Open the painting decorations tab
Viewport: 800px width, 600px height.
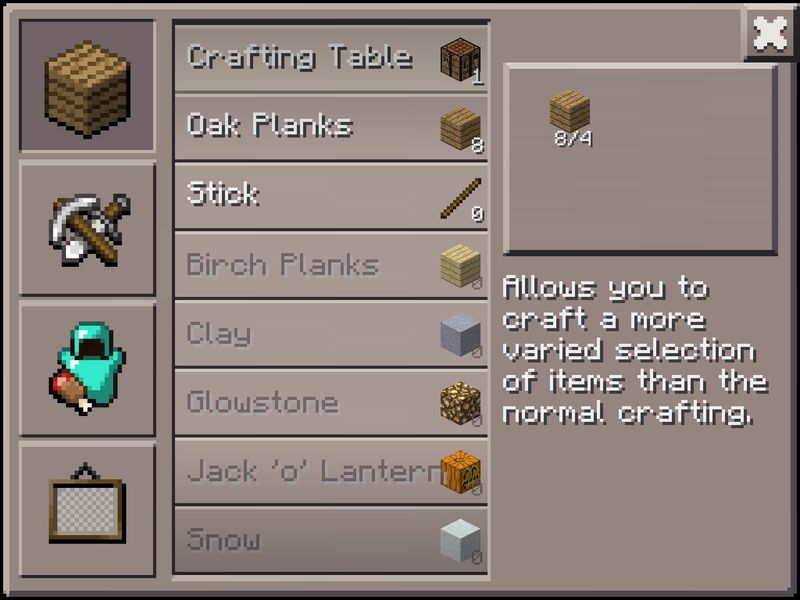click(88, 509)
